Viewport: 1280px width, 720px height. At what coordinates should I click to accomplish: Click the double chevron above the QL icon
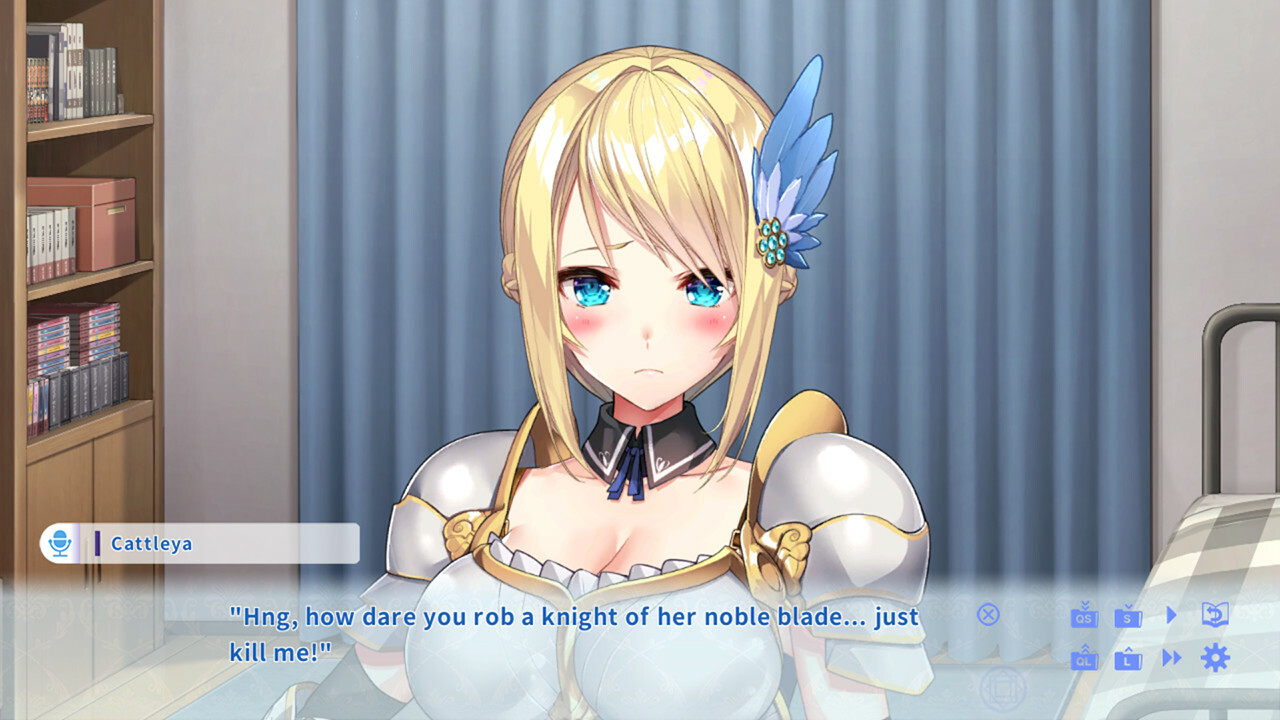[x=1084, y=648]
